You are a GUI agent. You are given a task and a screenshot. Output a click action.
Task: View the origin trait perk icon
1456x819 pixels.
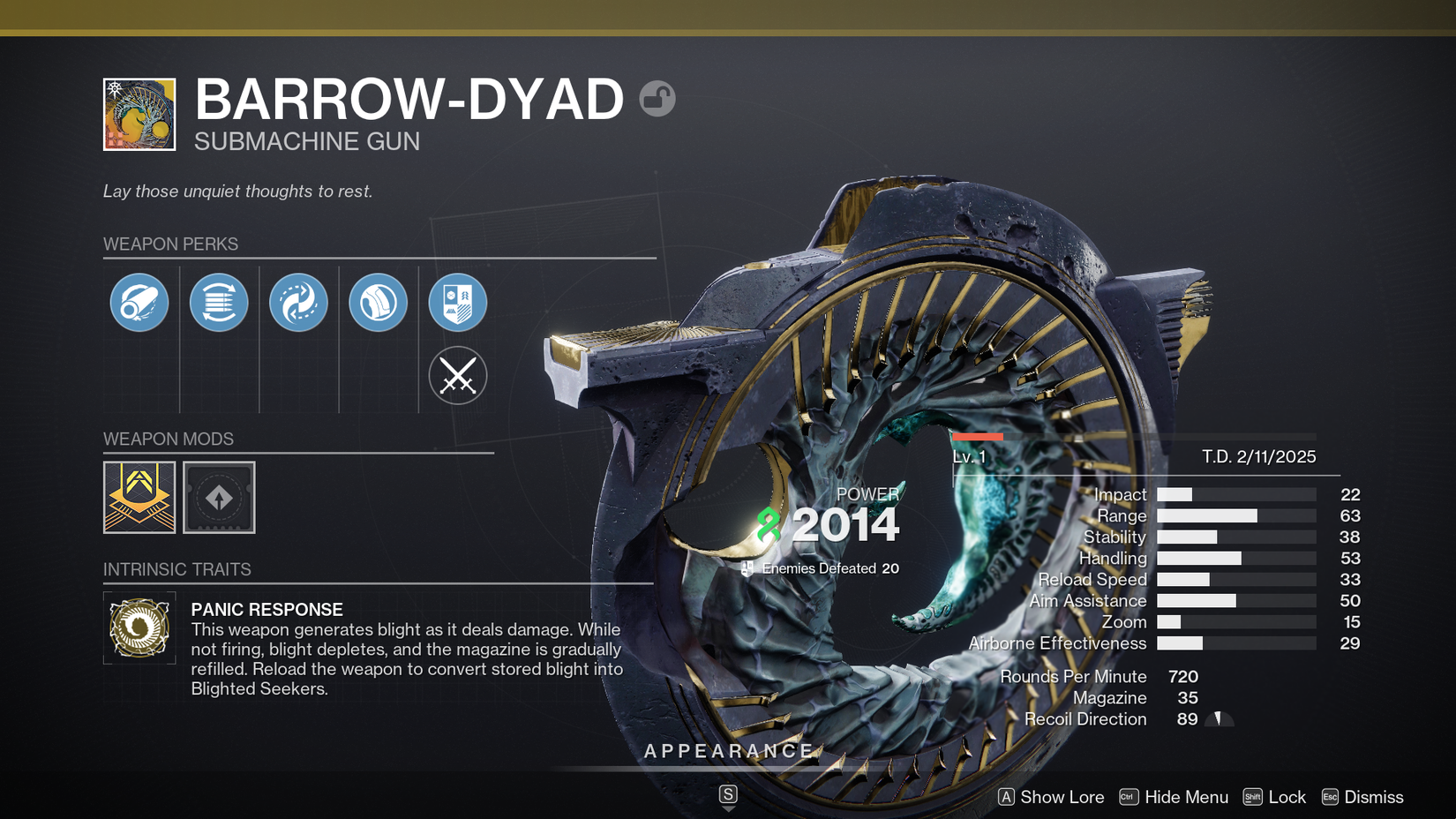457,302
